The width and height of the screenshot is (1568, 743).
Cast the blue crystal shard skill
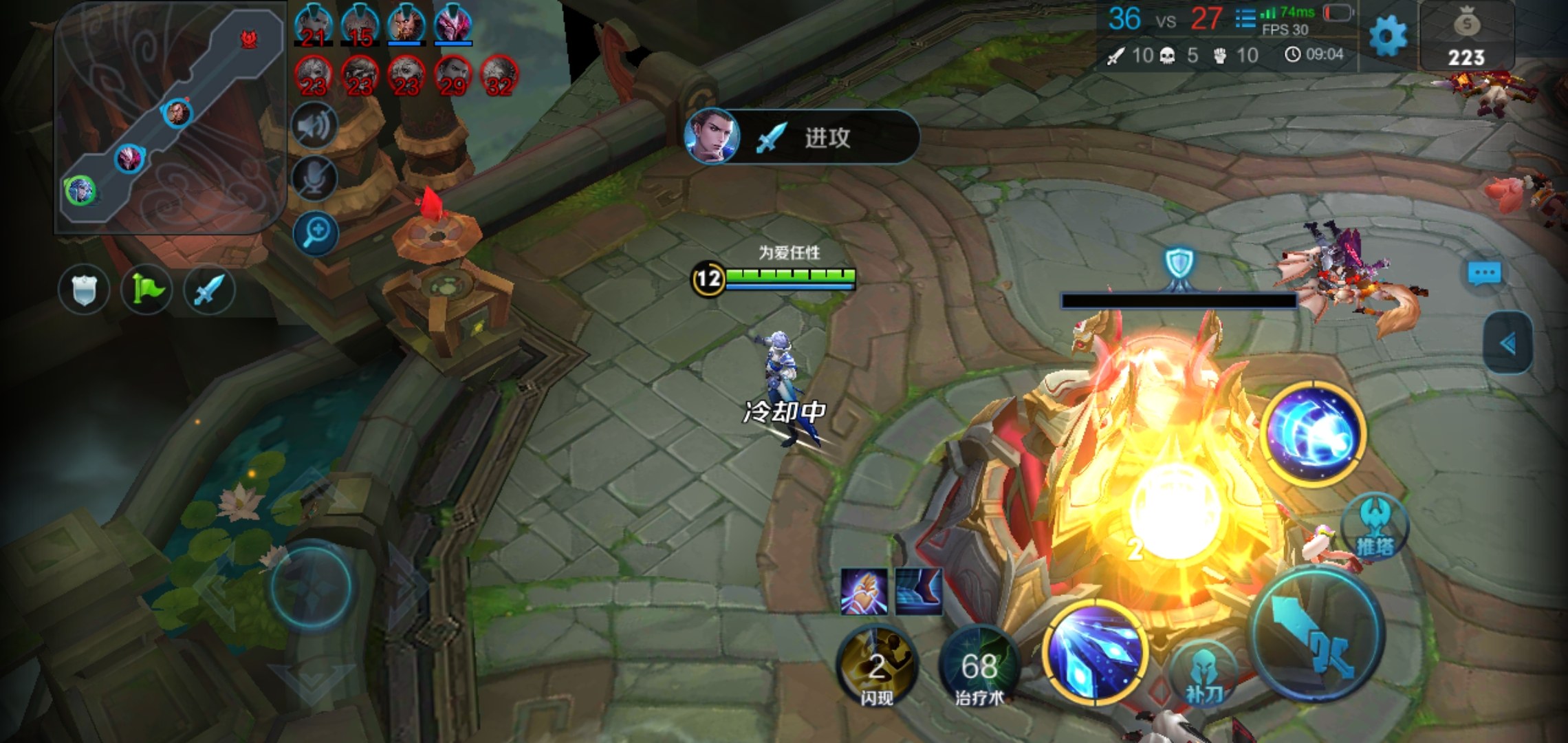tap(1095, 652)
